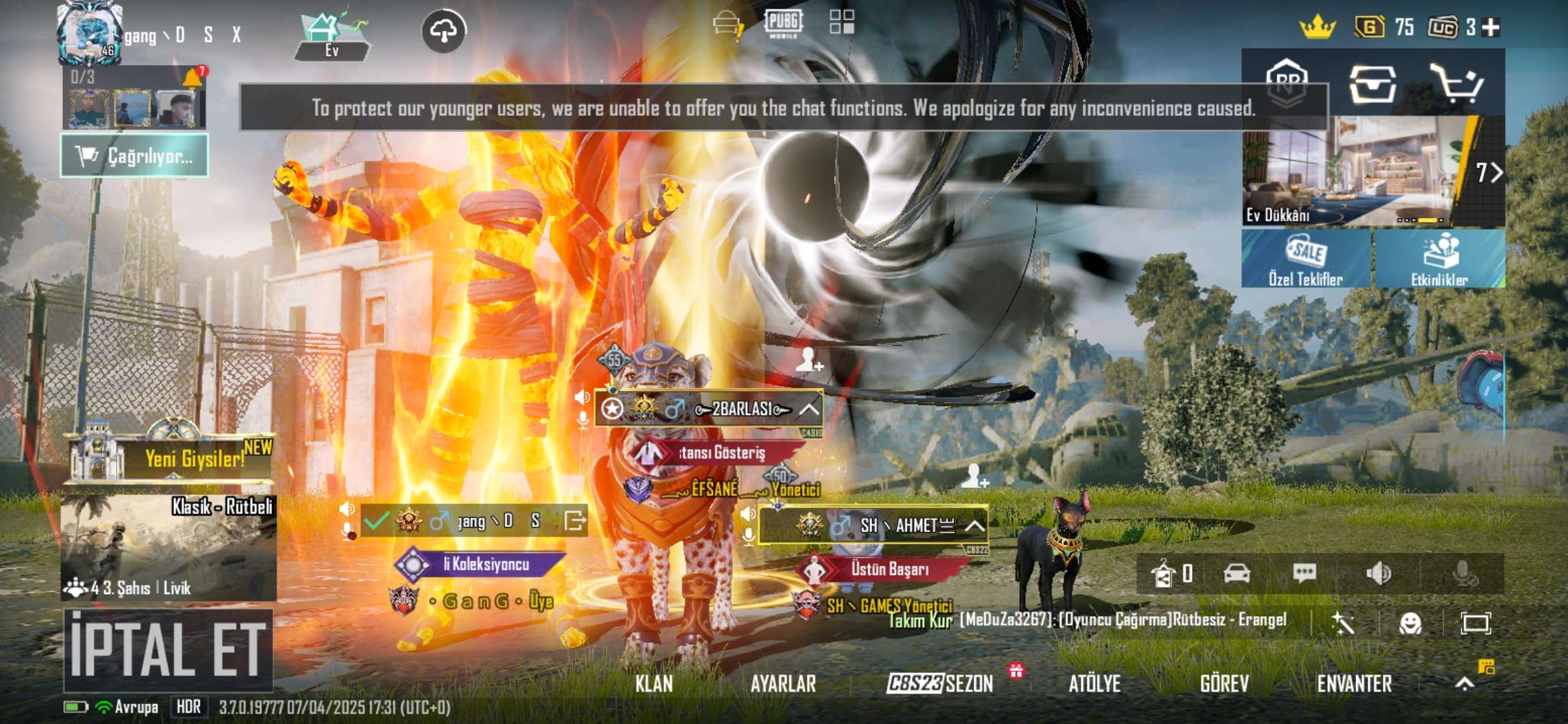
Task: Add UC with the plus button
Action: point(1491,27)
